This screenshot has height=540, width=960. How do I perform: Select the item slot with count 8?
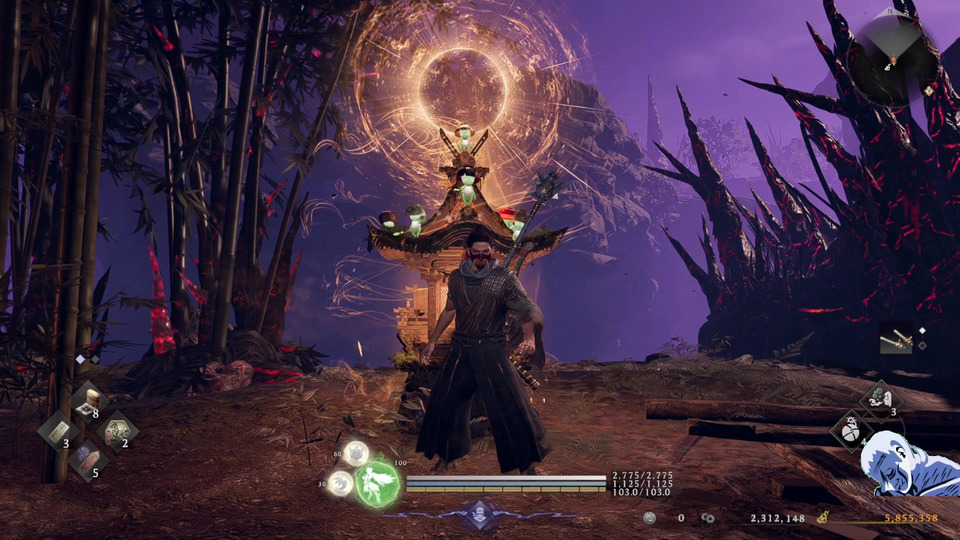(x=88, y=401)
